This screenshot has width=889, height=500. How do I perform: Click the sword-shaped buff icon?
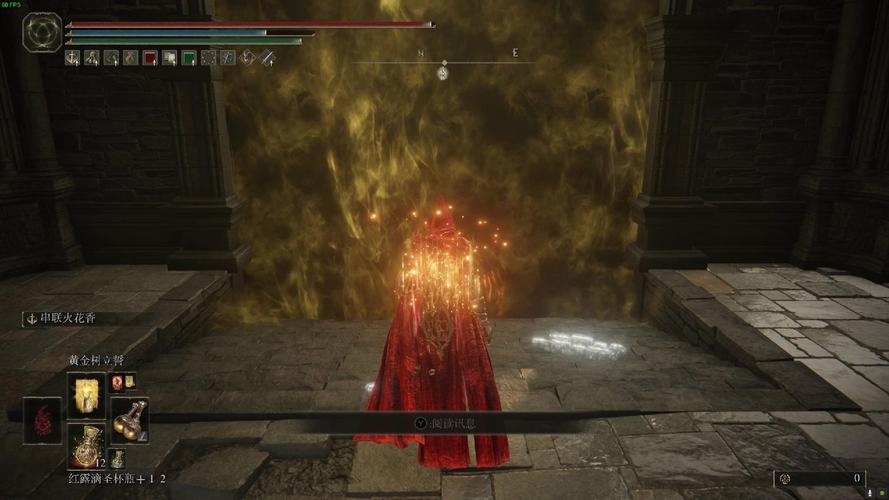(268, 58)
